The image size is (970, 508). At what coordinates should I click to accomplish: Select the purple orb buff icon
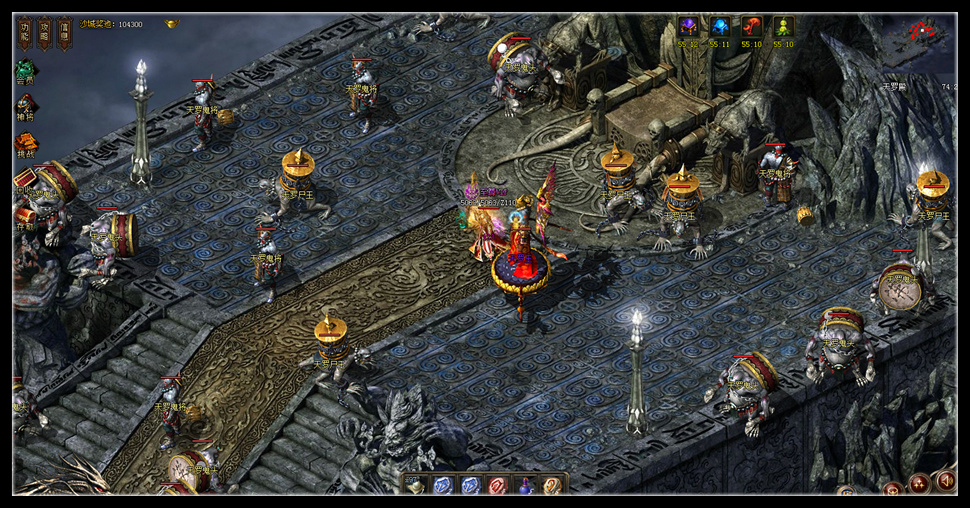(688, 27)
